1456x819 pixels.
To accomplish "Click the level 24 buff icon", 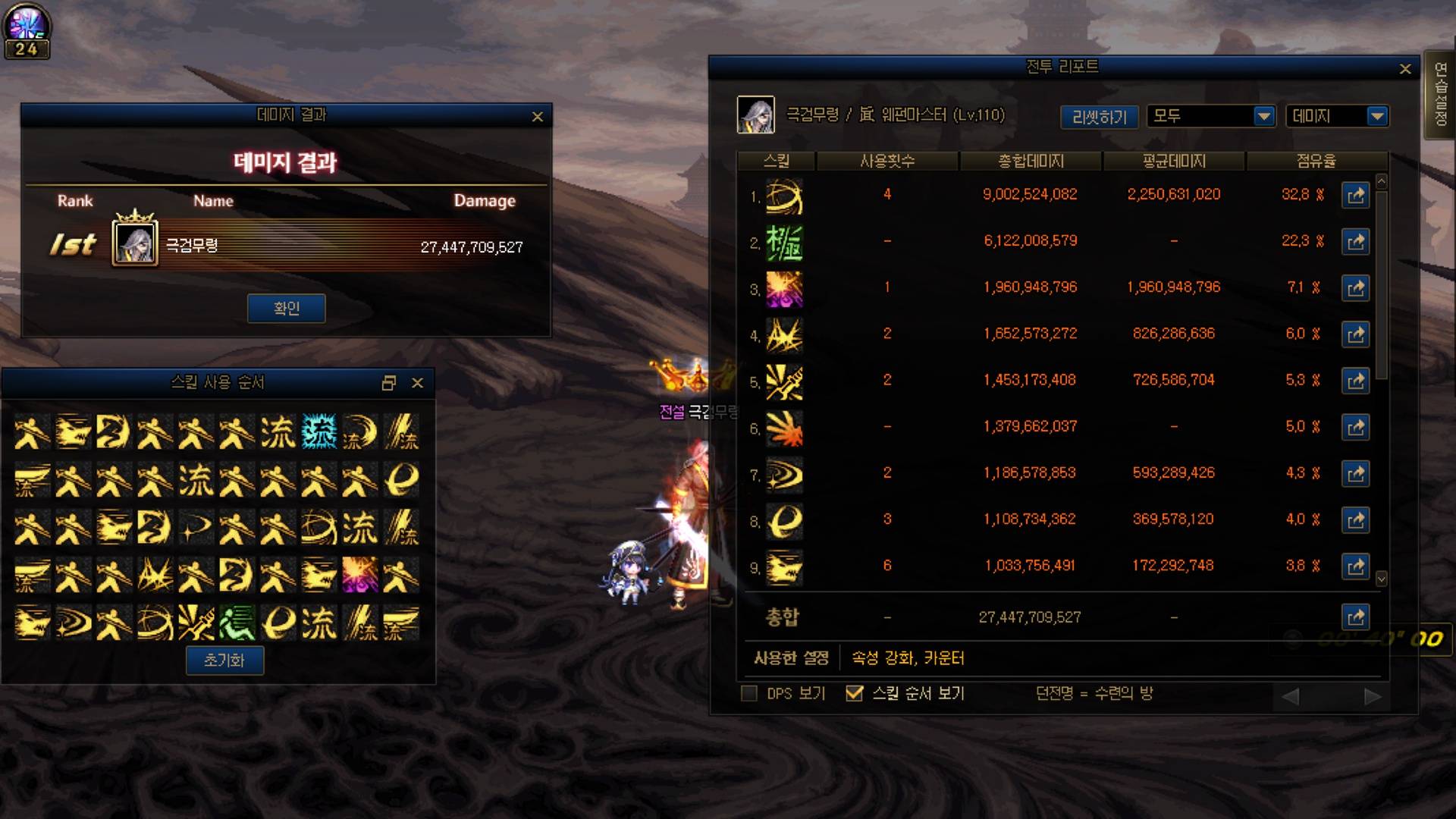I will pos(27,31).
